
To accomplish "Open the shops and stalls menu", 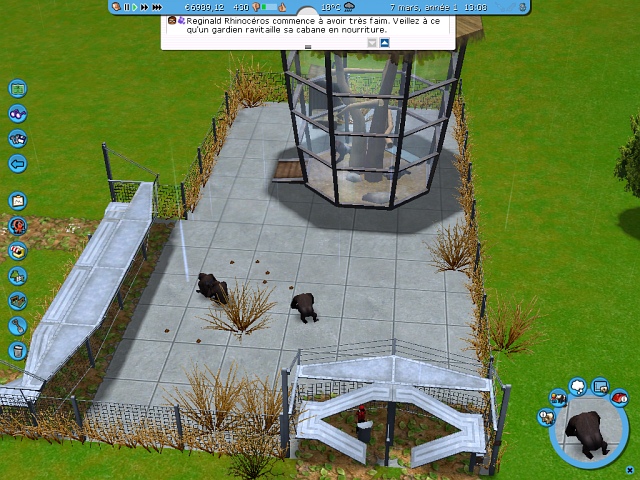I will click(17, 251).
